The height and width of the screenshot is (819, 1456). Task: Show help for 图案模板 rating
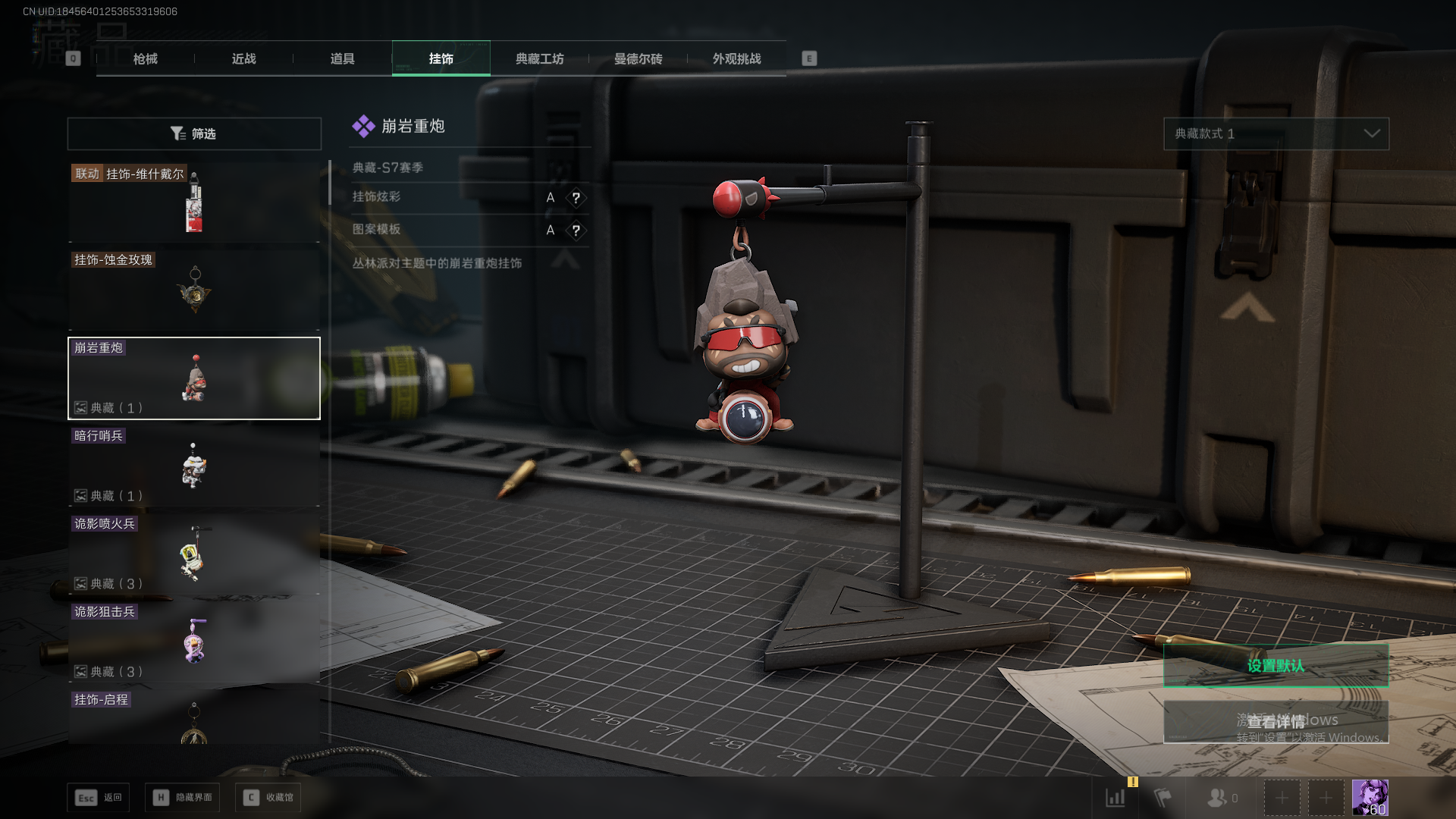coord(576,231)
